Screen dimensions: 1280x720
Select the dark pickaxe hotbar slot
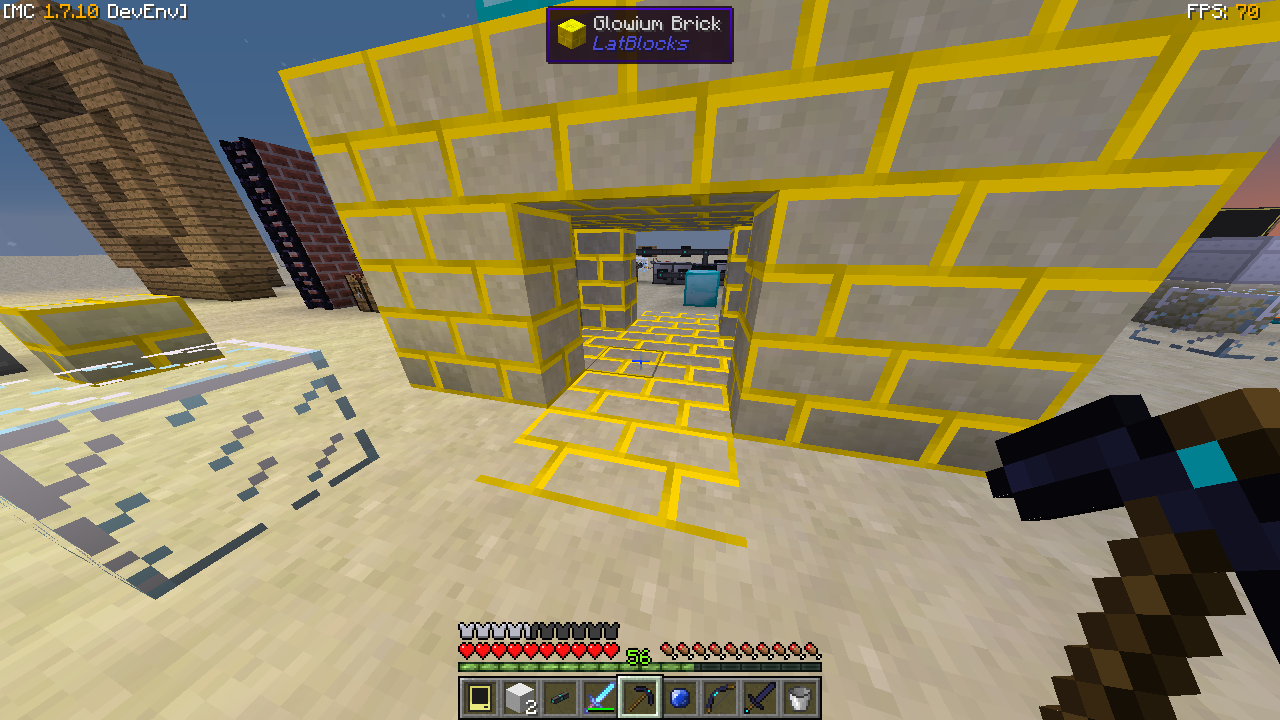click(640, 697)
